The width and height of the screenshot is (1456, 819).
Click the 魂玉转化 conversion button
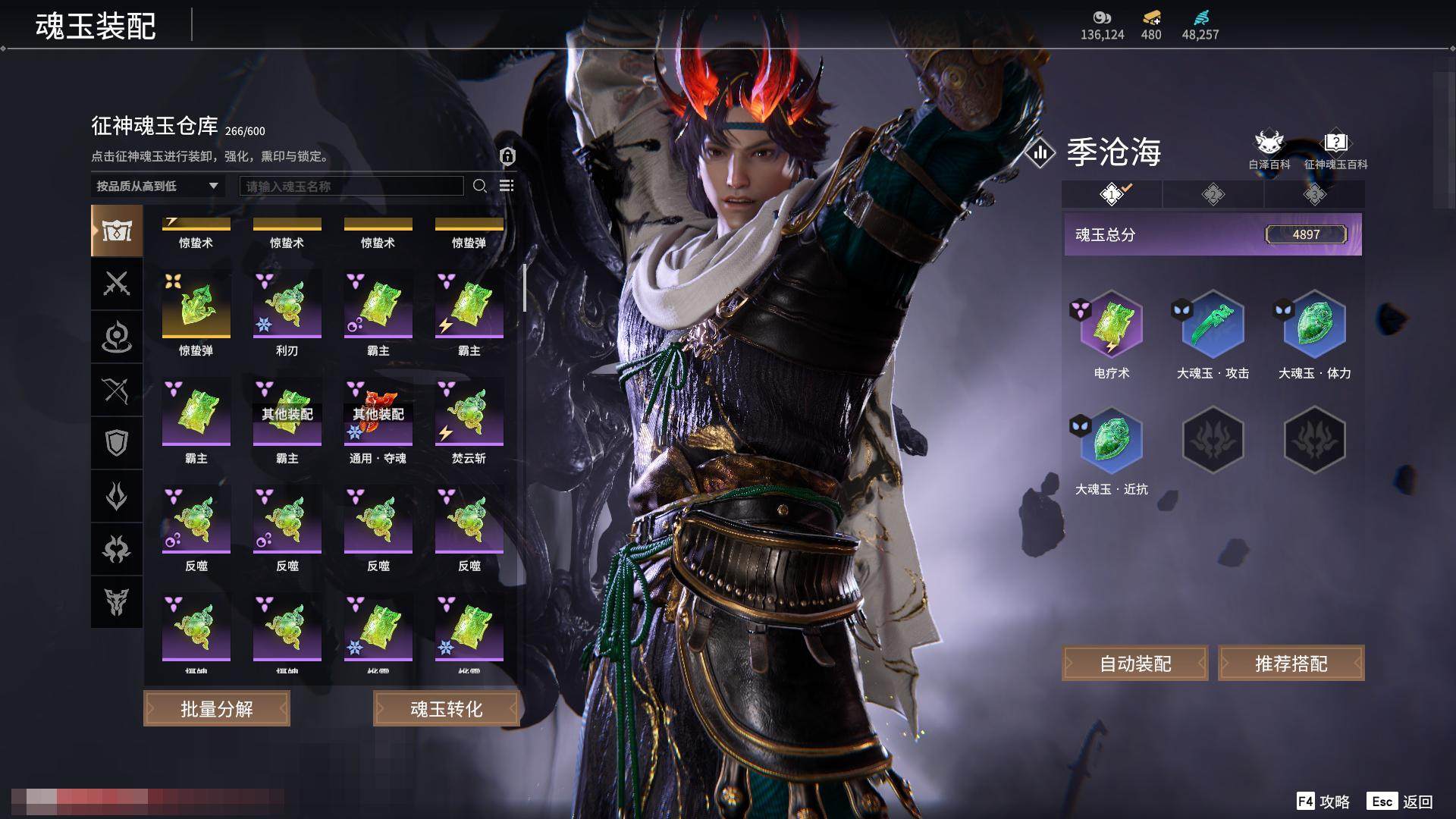[x=446, y=708]
